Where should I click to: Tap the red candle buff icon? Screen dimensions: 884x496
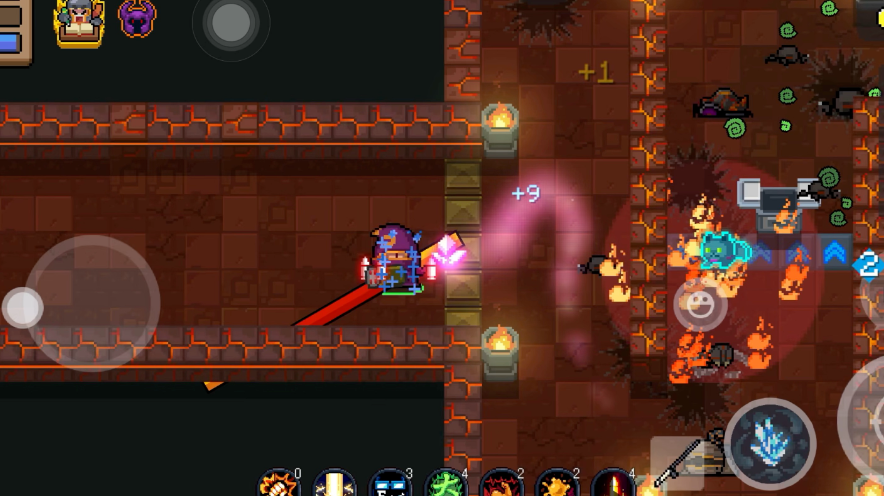point(612,485)
